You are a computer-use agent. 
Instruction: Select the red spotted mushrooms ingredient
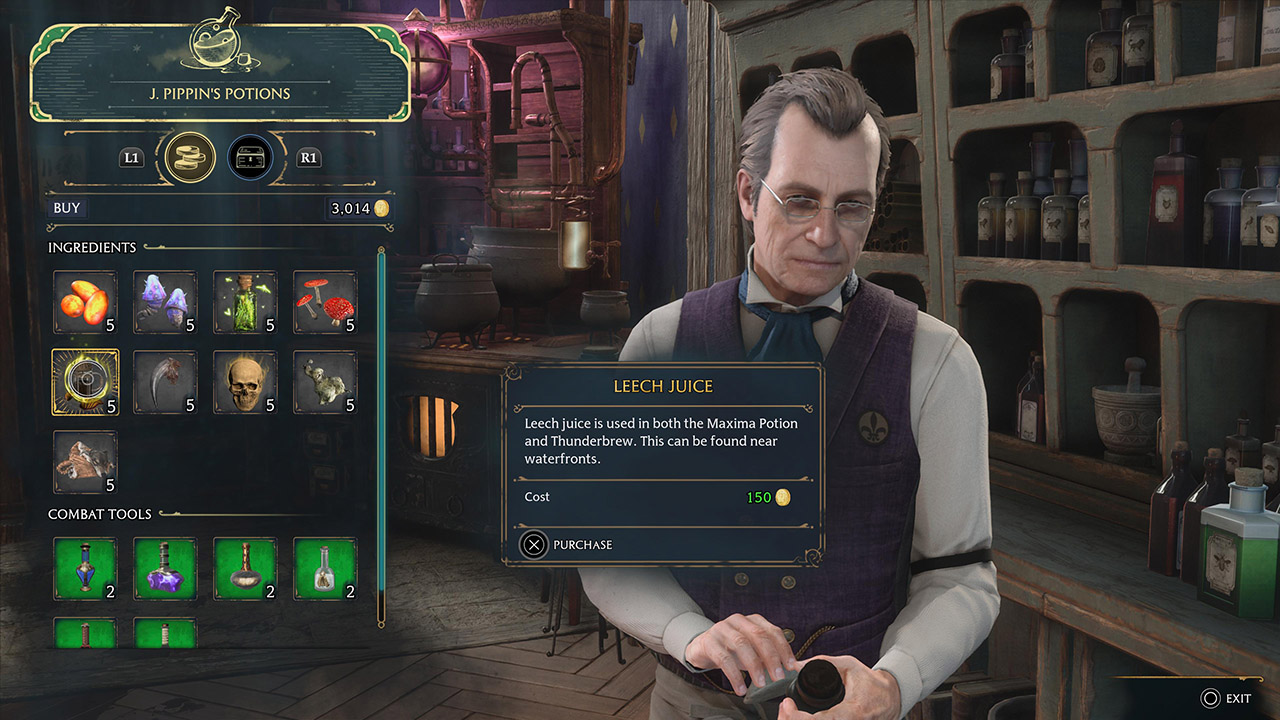pos(325,302)
